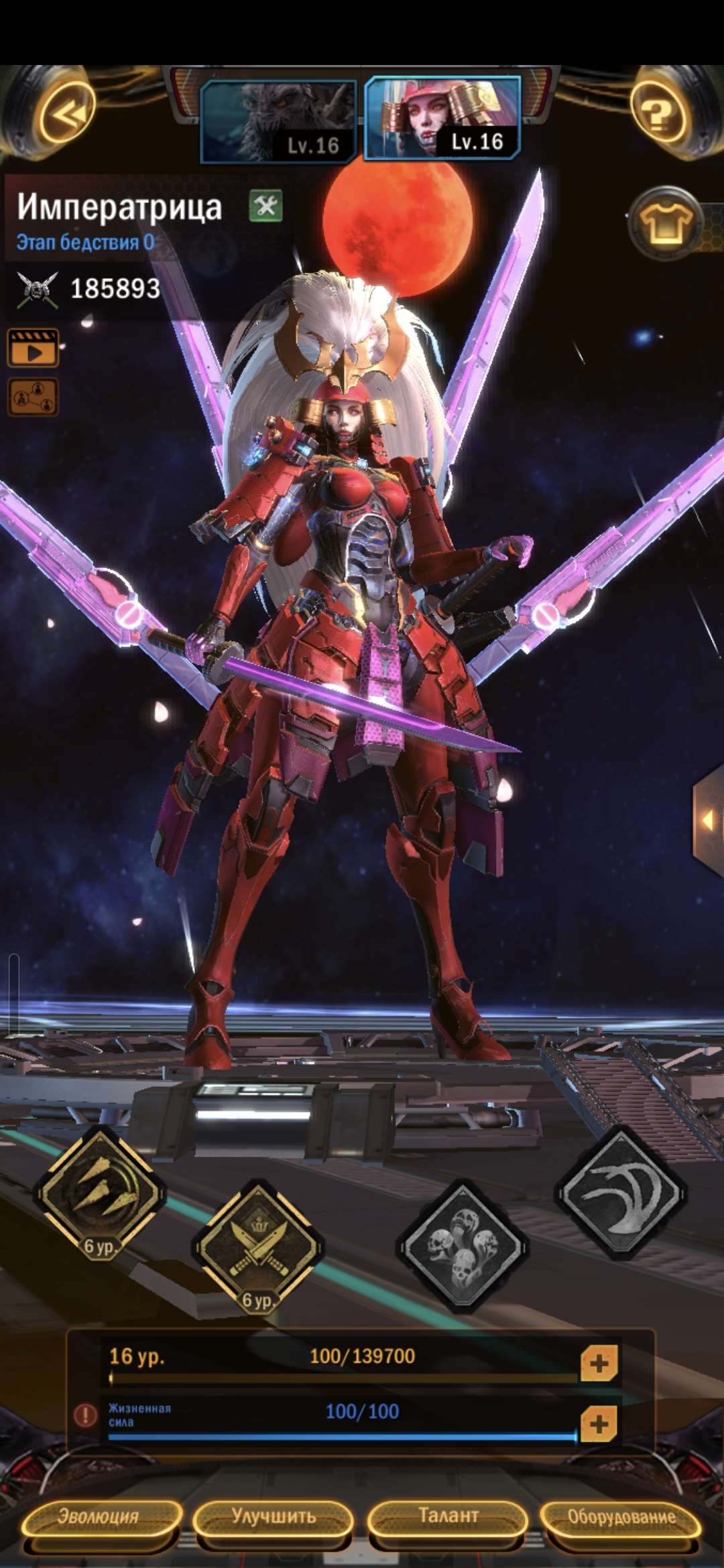
Task: Play the hero video clip icon
Action: click(x=33, y=348)
